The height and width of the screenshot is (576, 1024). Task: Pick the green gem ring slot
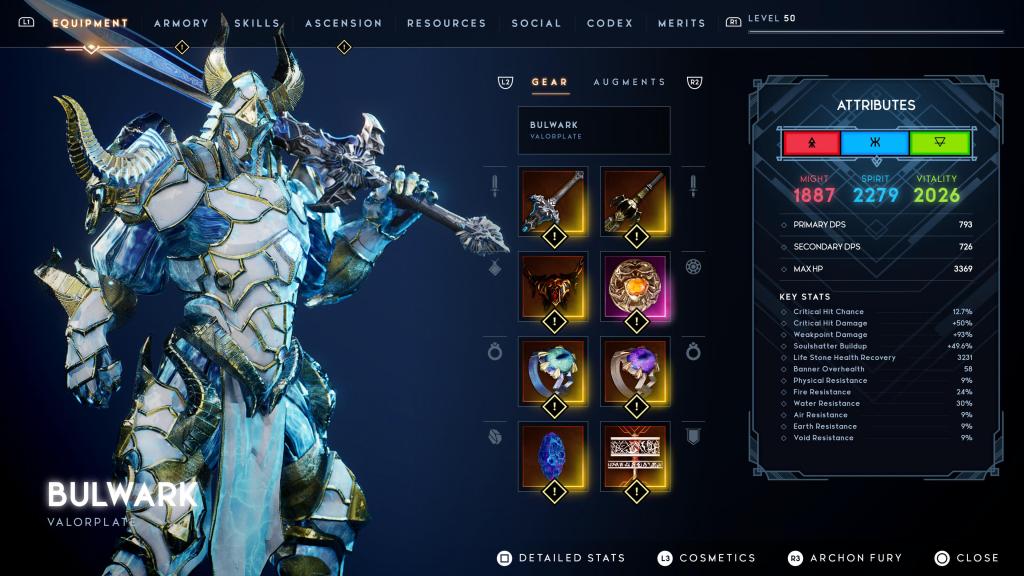tap(553, 371)
